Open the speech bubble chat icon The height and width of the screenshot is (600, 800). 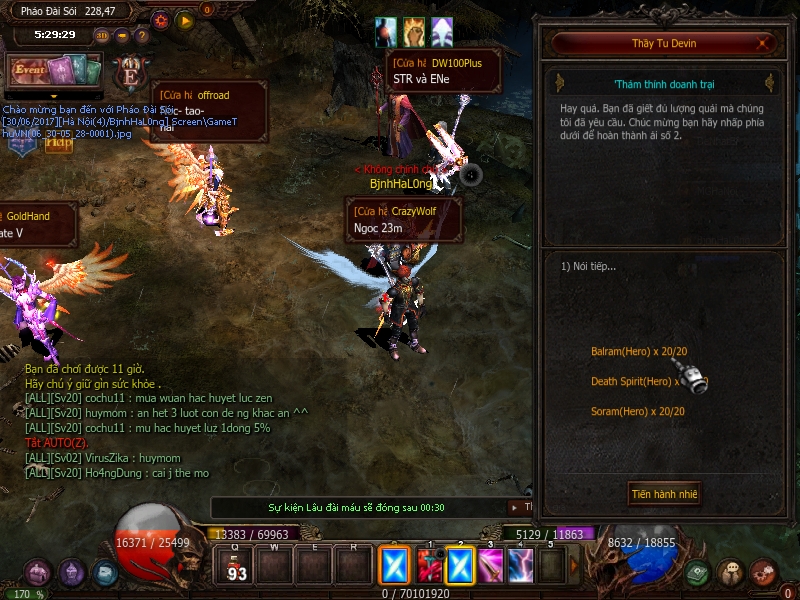click(x=731, y=573)
